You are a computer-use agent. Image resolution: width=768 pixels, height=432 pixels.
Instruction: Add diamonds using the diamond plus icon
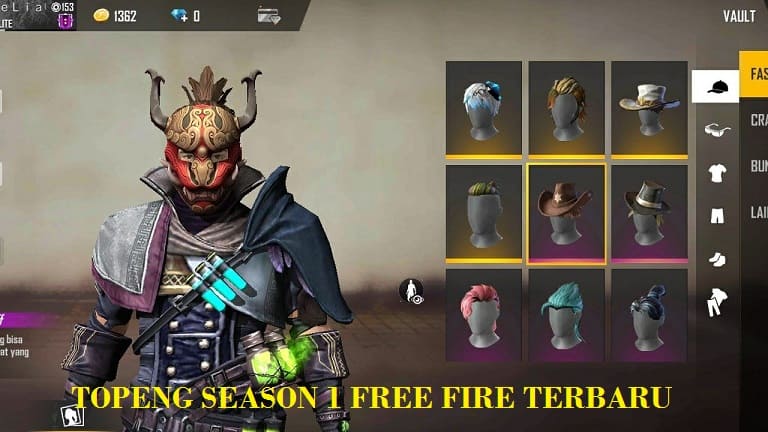pos(182,16)
